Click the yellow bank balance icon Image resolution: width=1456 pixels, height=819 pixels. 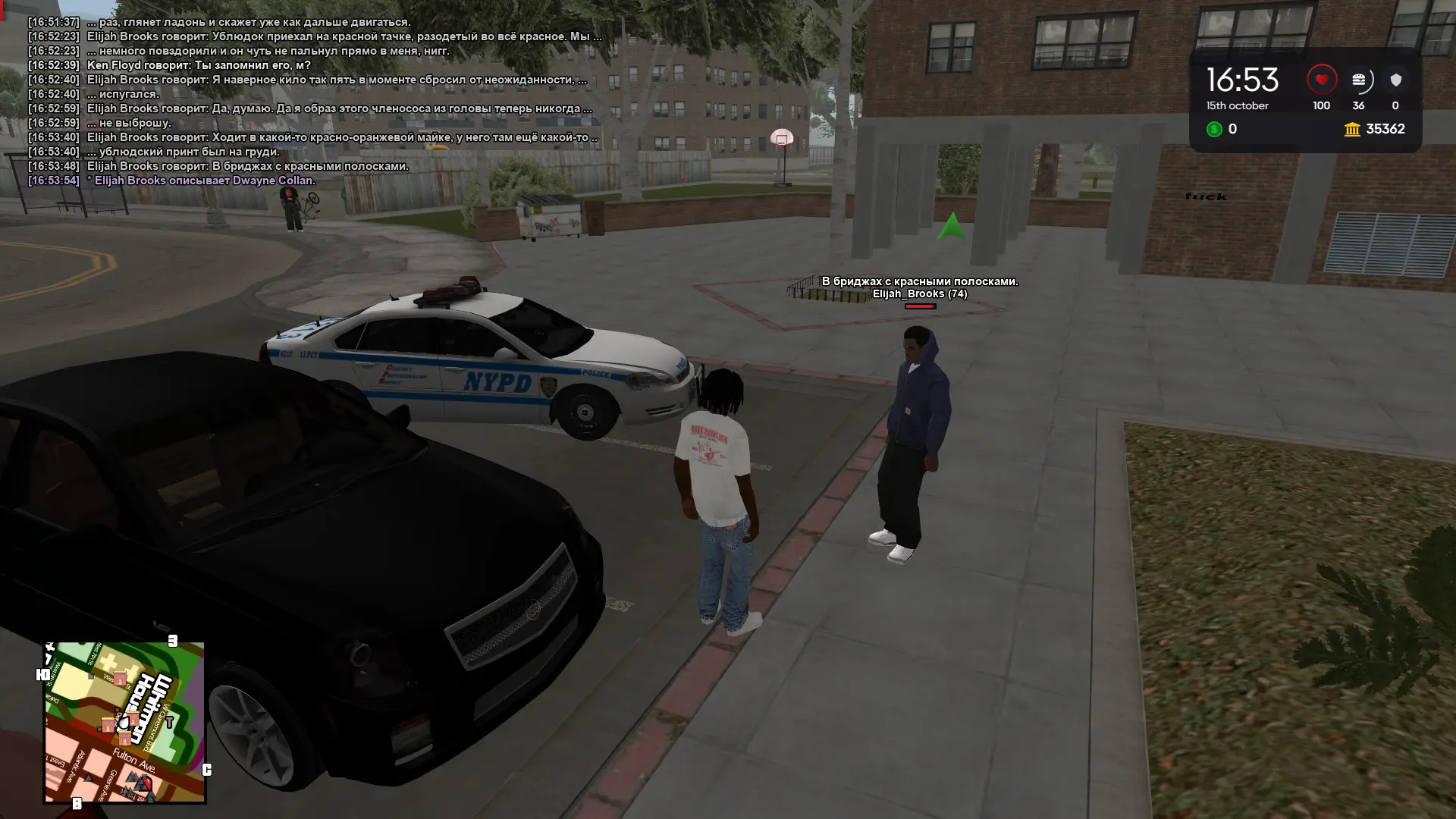[1352, 130]
